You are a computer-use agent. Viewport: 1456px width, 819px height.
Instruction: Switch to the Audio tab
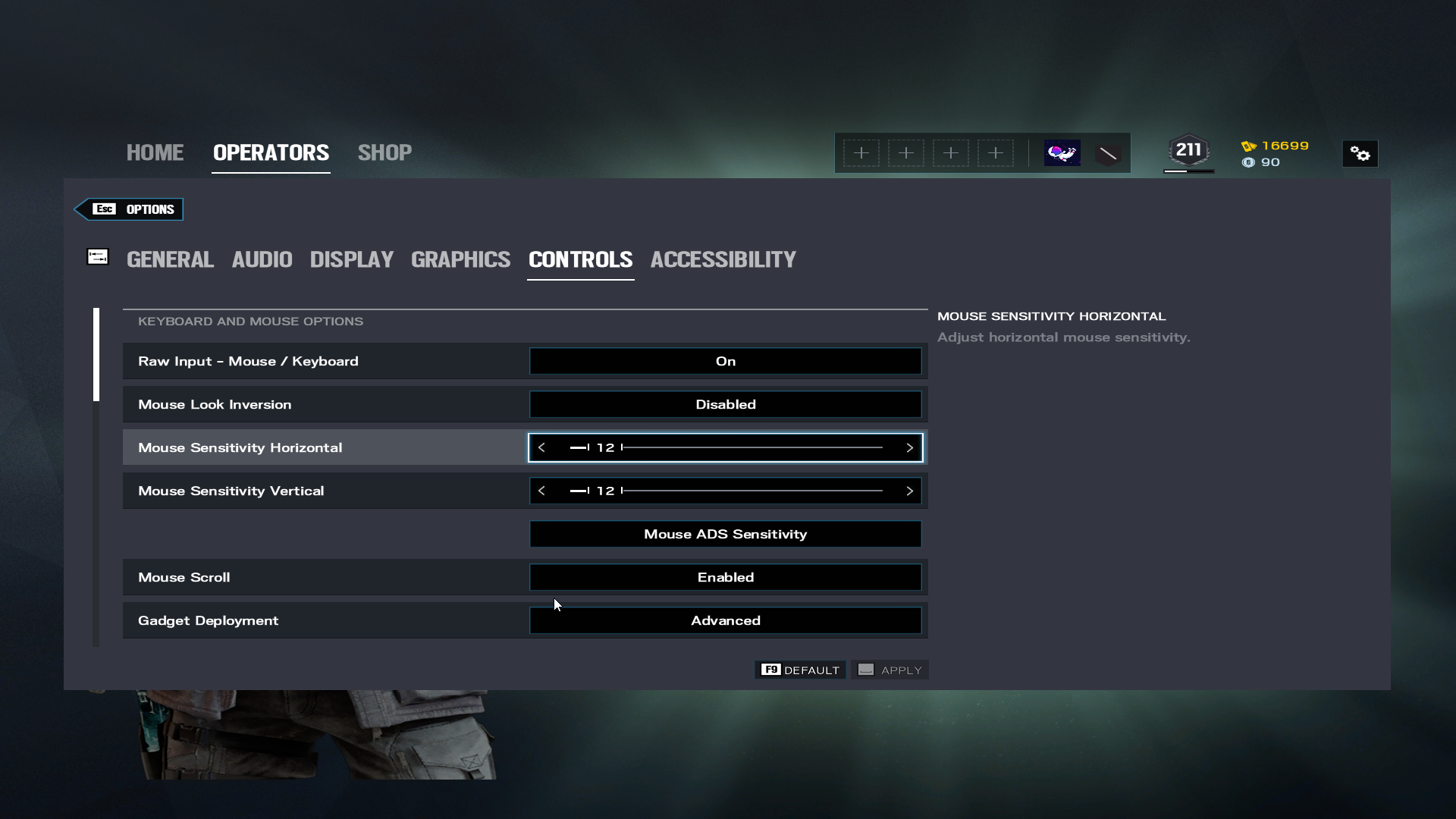click(262, 259)
